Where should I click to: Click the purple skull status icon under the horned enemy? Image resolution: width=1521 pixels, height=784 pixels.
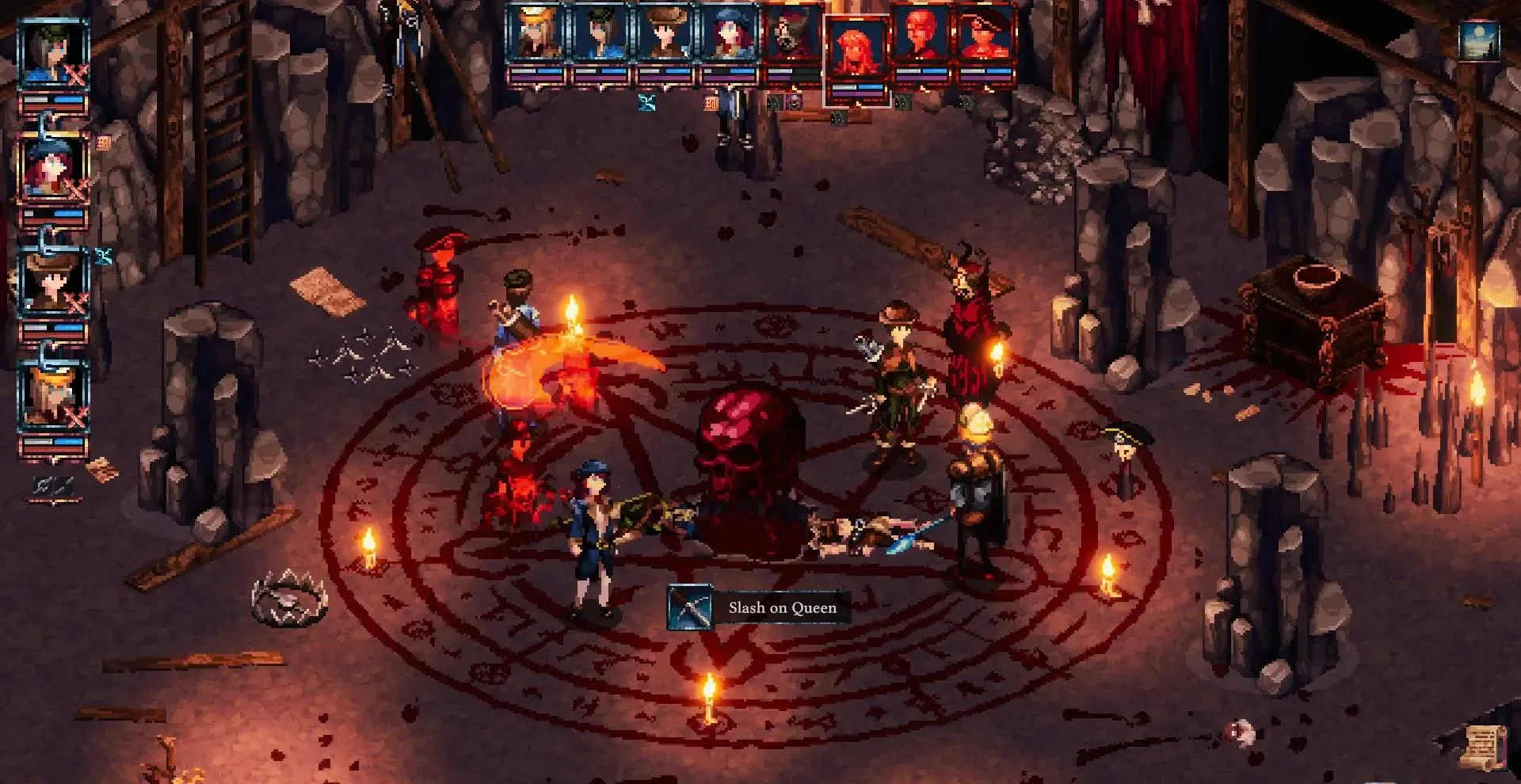pos(794,101)
